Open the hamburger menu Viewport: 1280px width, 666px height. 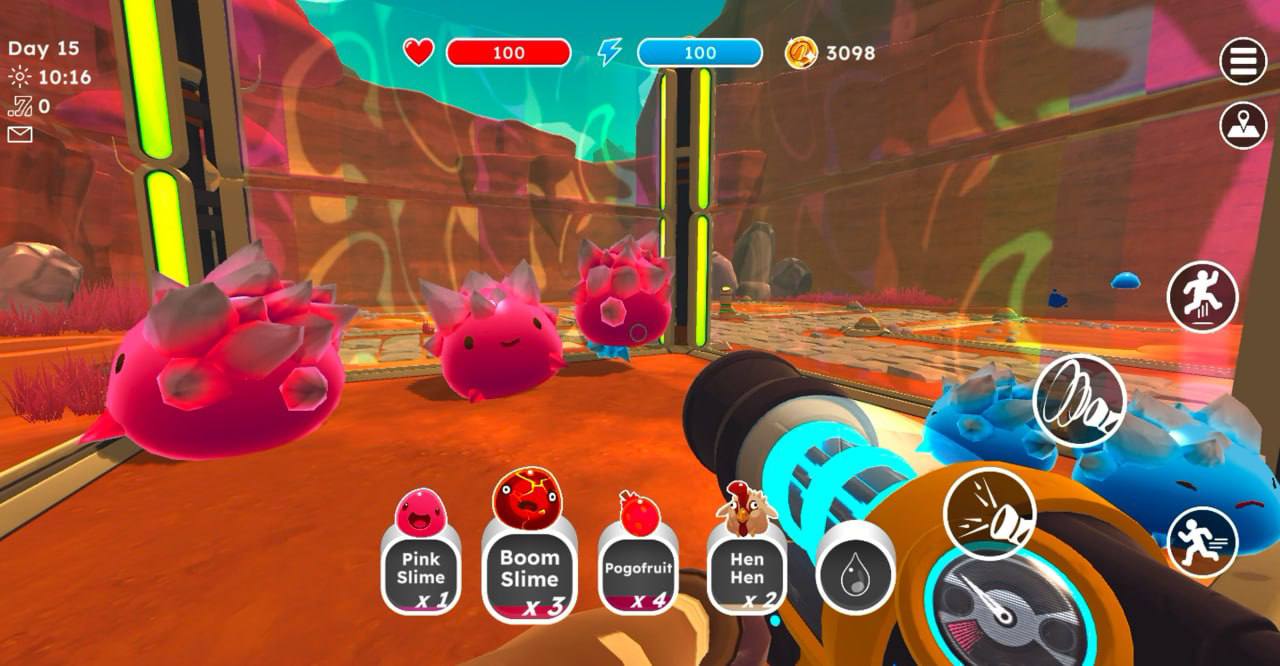tap(1243, 61)
